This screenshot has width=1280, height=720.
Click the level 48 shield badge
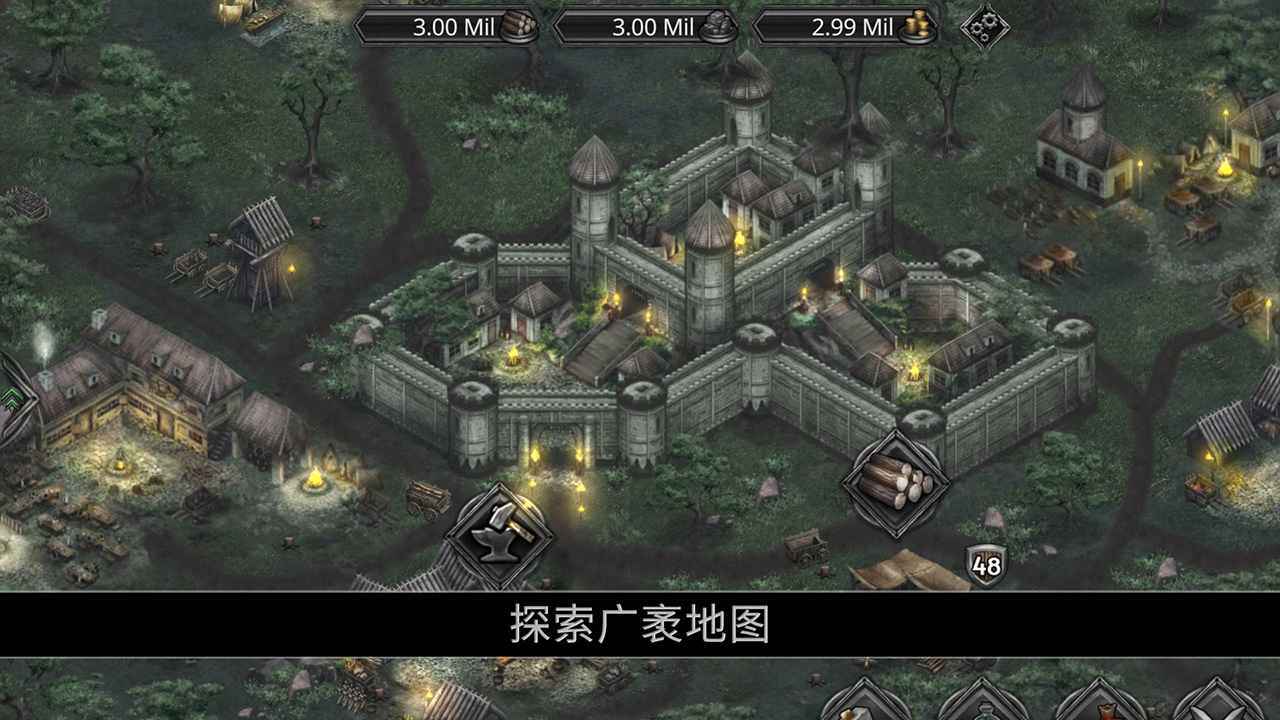click(x=984, y=566)
